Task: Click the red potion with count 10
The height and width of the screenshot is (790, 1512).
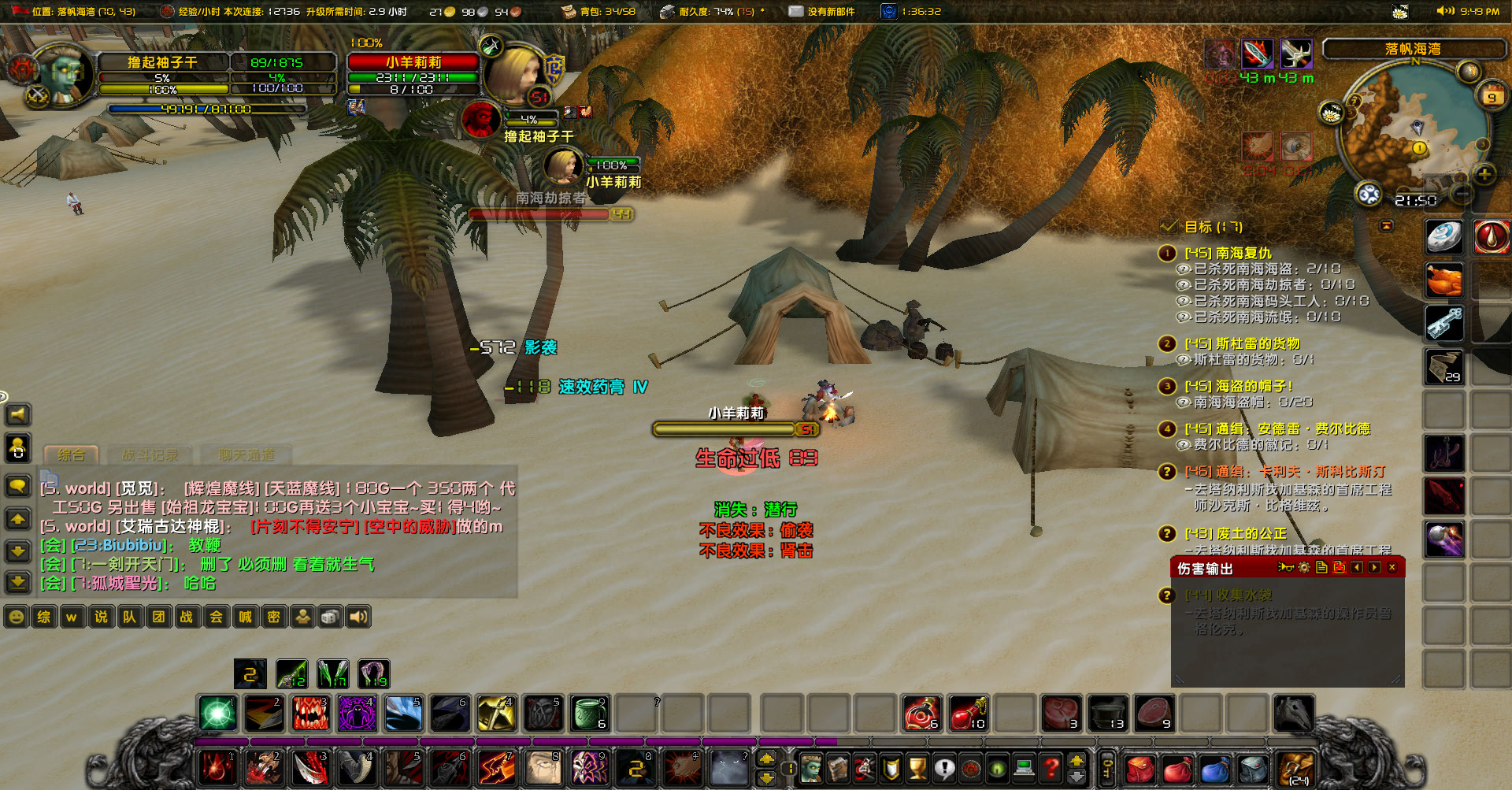Action: coord(968,714)
